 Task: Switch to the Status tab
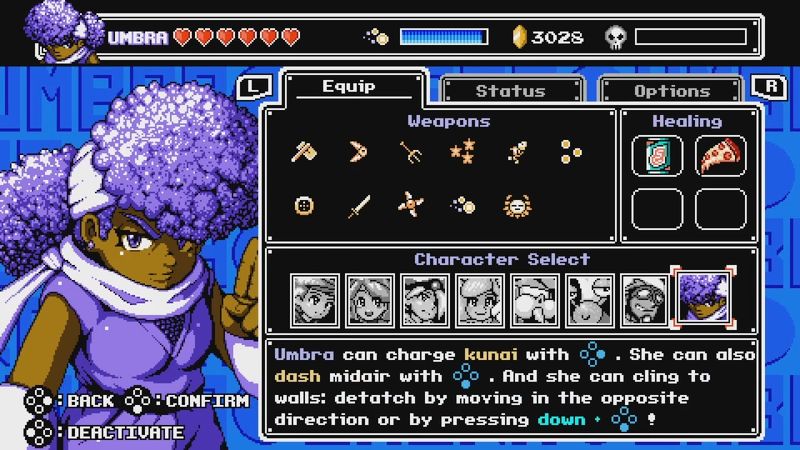coord(510,90)
